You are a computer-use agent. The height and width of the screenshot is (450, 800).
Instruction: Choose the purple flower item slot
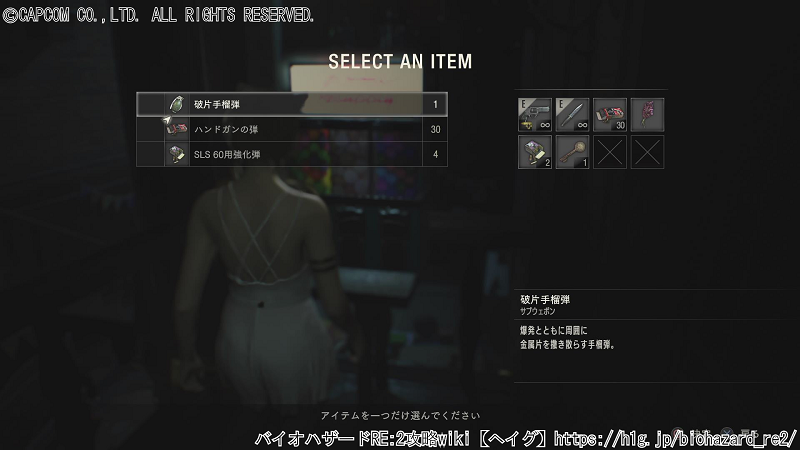tap(647, 115)
